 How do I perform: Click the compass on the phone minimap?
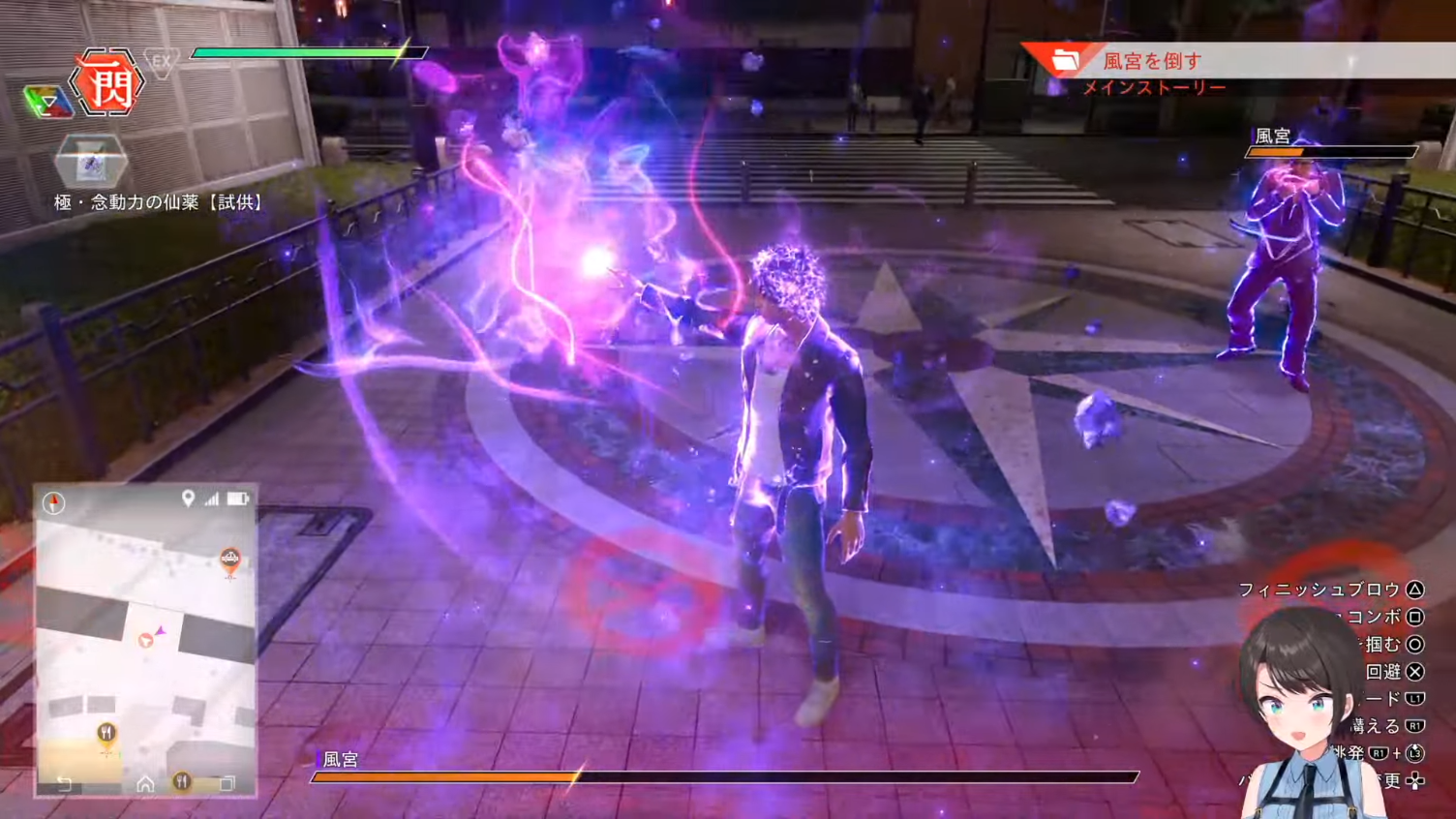click(x=54, y=502)
